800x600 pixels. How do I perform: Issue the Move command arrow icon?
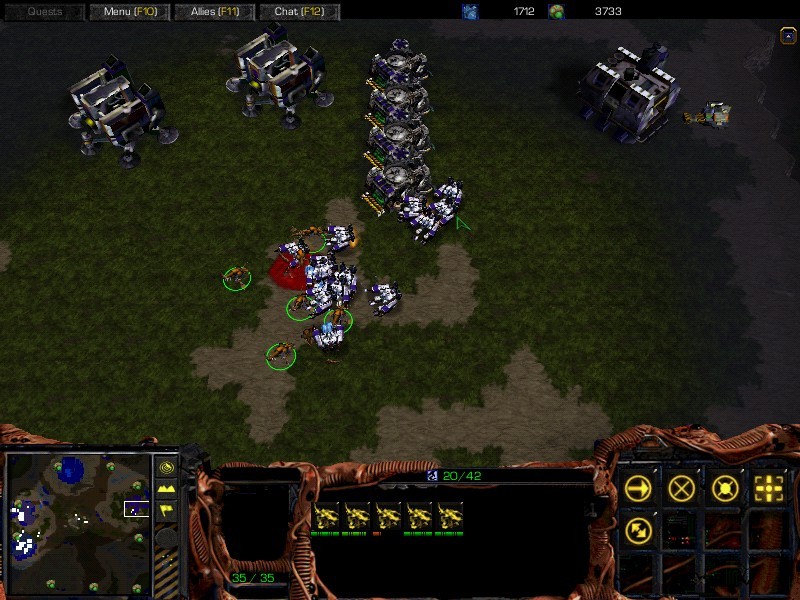click(x=639, y=488)
